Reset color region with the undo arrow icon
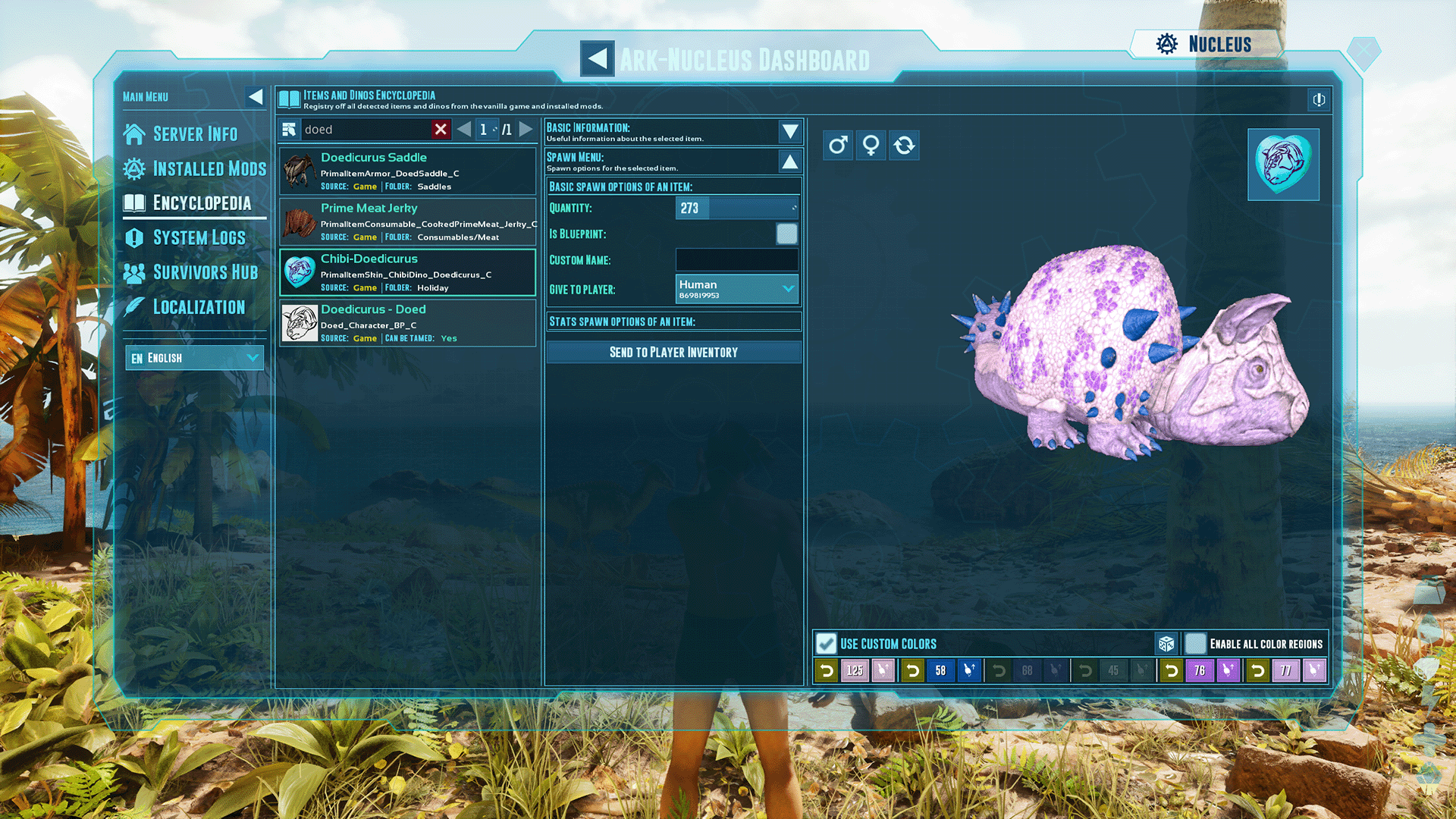The image size is (1456, 819). pyautogui.click(x=826, y=670)
